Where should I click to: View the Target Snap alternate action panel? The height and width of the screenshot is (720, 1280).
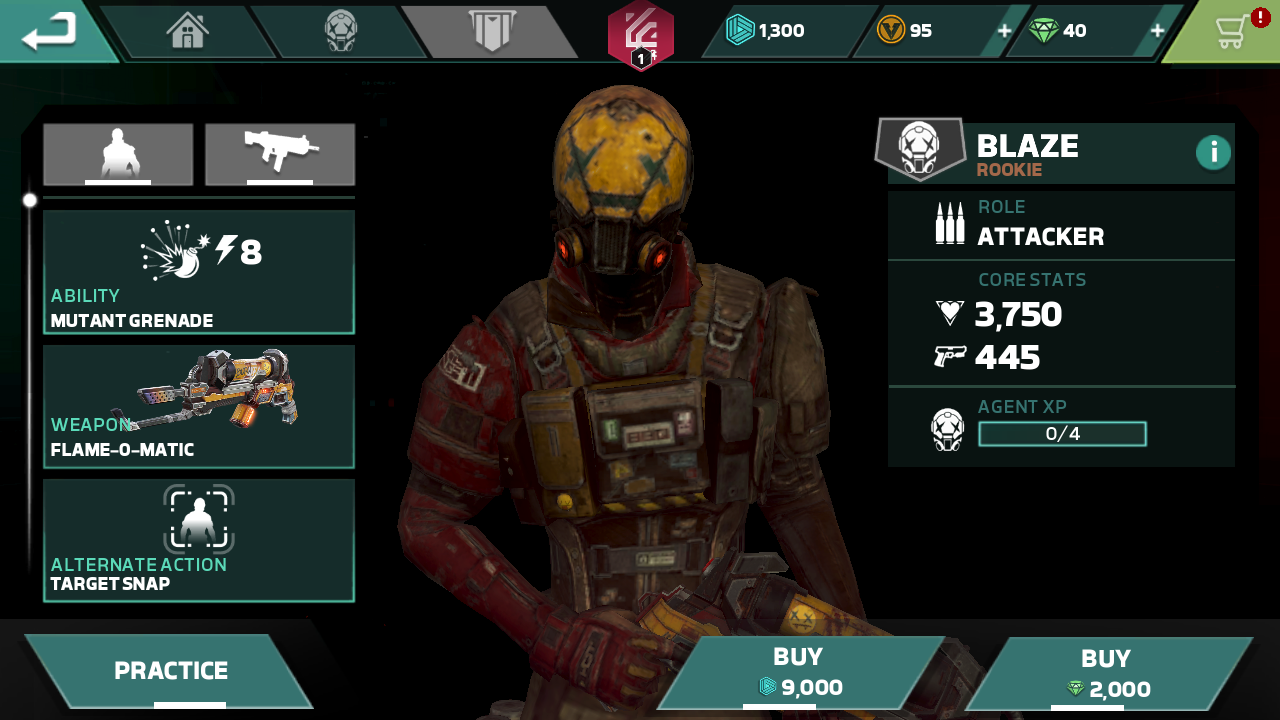coord(199,540)
